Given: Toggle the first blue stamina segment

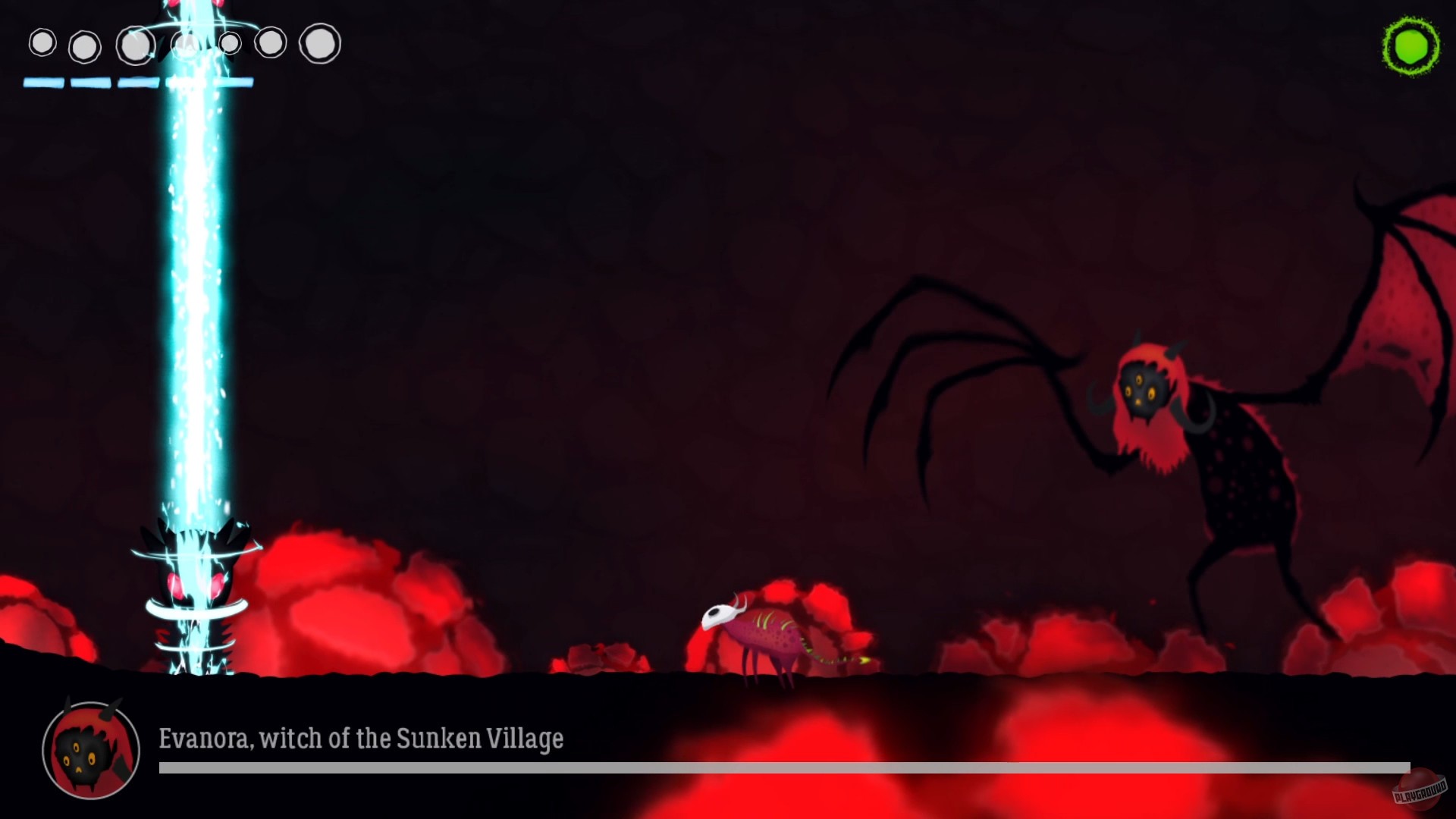Looking at the screenshot, I should 45,83.
